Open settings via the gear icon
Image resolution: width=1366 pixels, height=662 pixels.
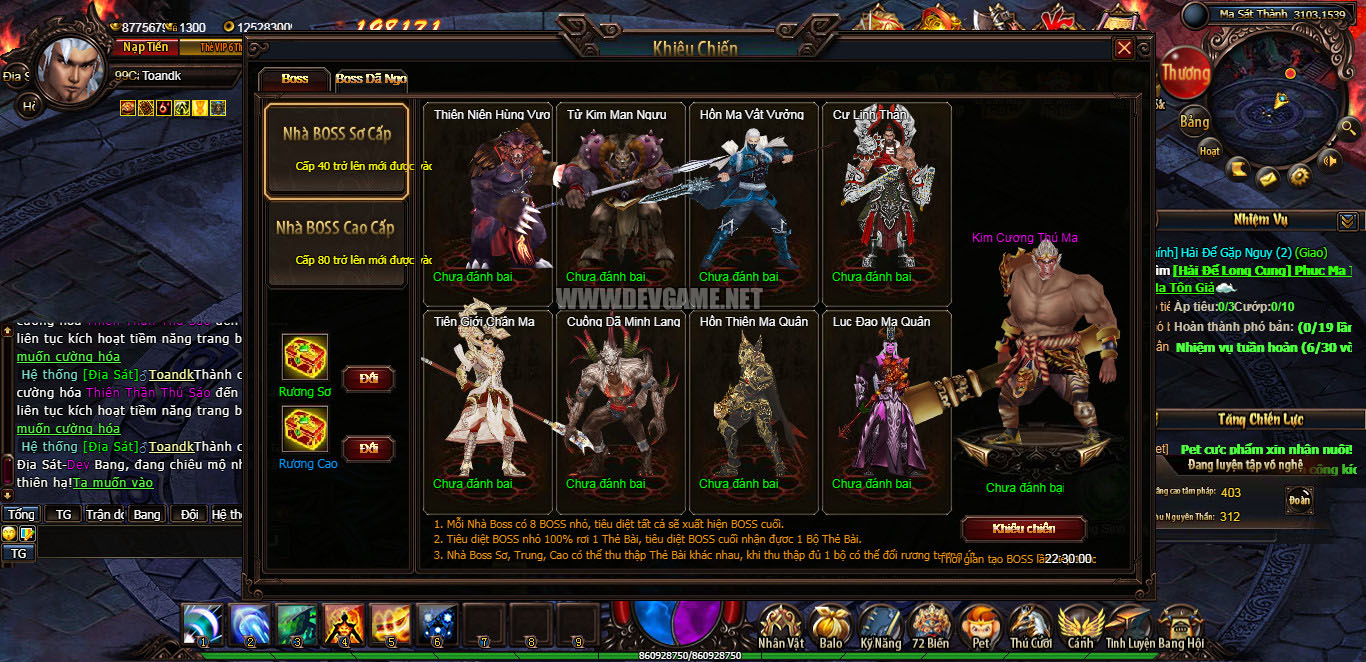[1299, 176]
